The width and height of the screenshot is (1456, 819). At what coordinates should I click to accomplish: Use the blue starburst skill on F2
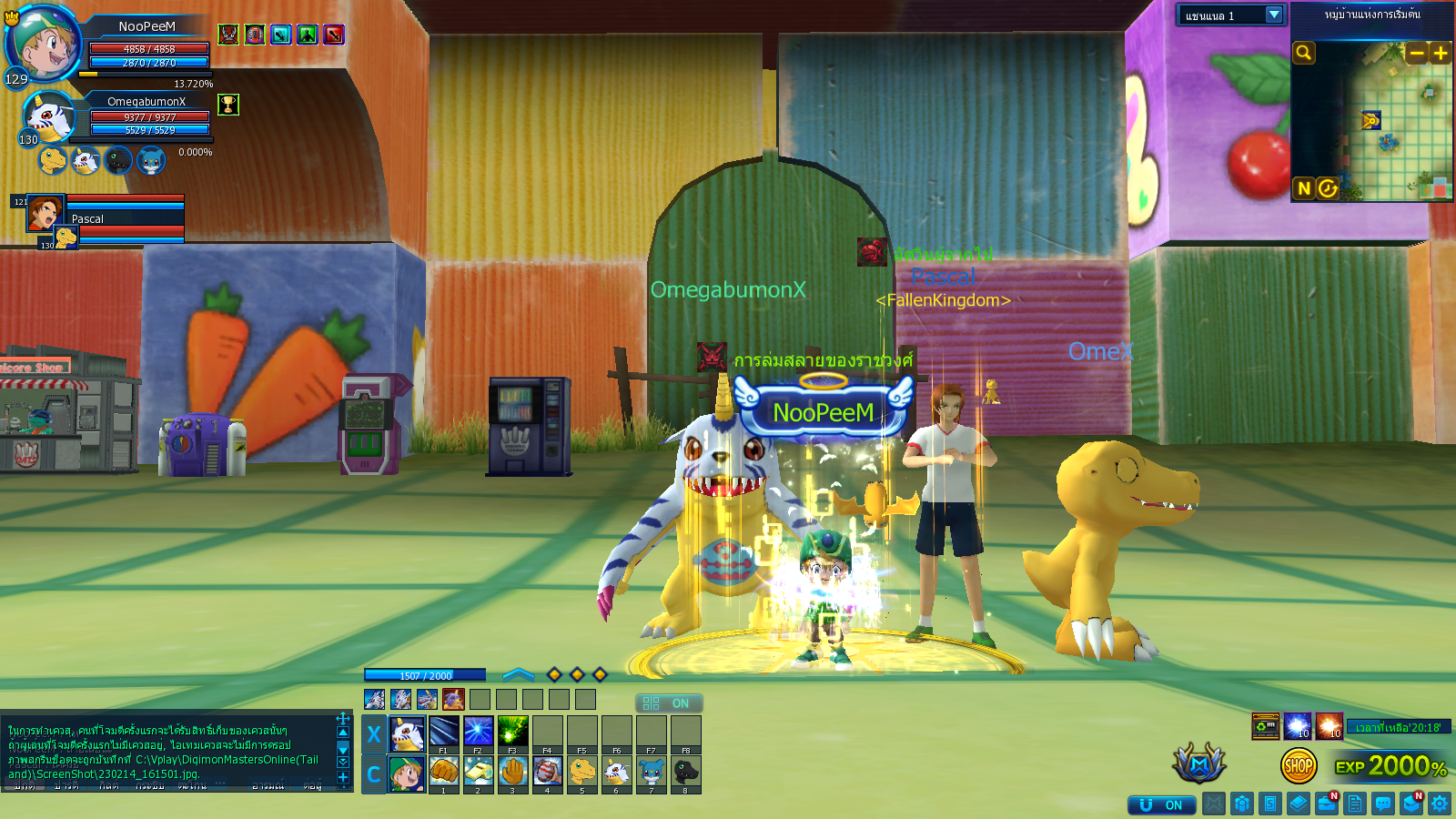click(x=478, y=732)
